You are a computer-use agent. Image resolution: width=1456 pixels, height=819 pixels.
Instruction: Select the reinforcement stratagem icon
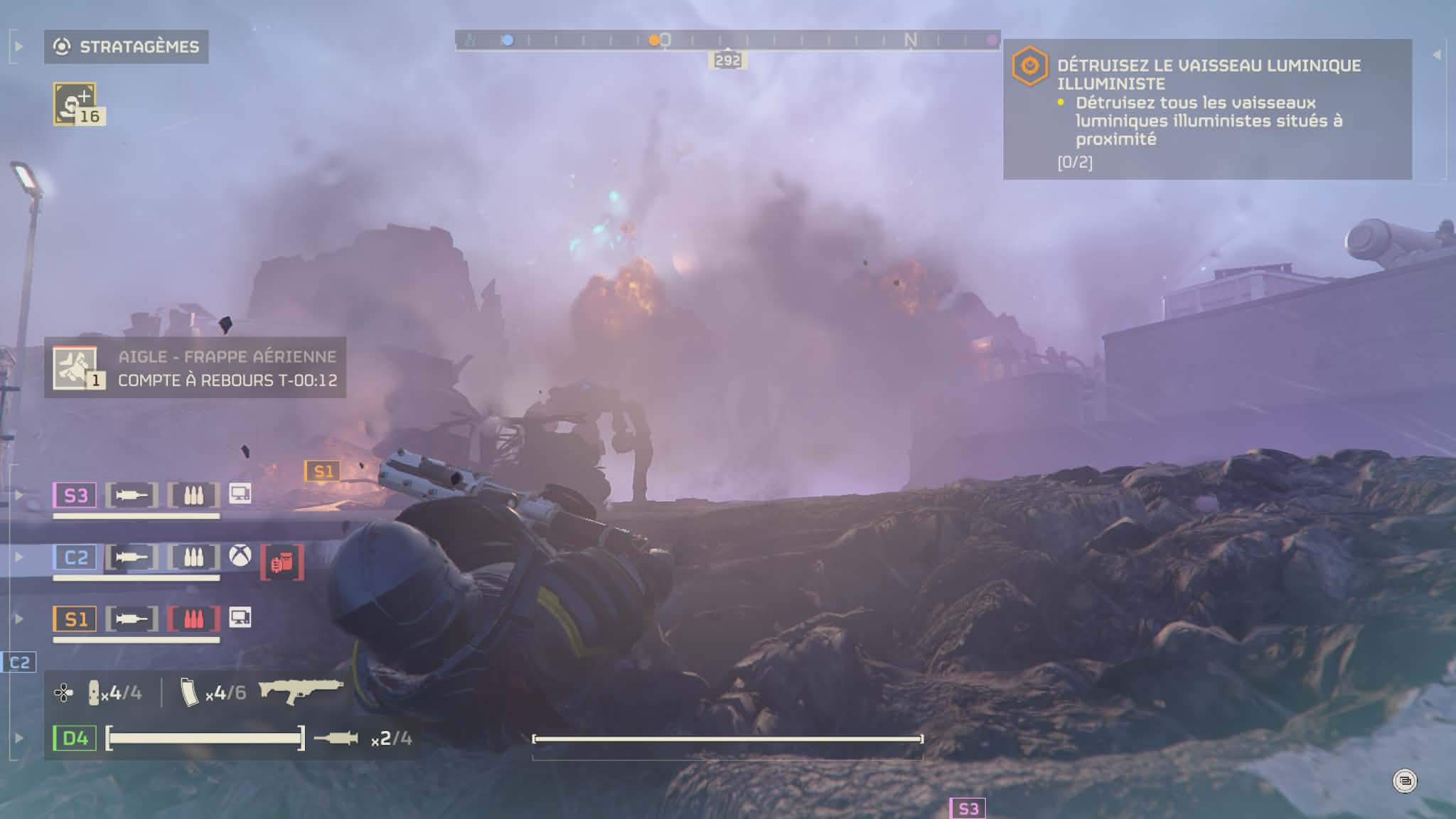coord(75,104)
